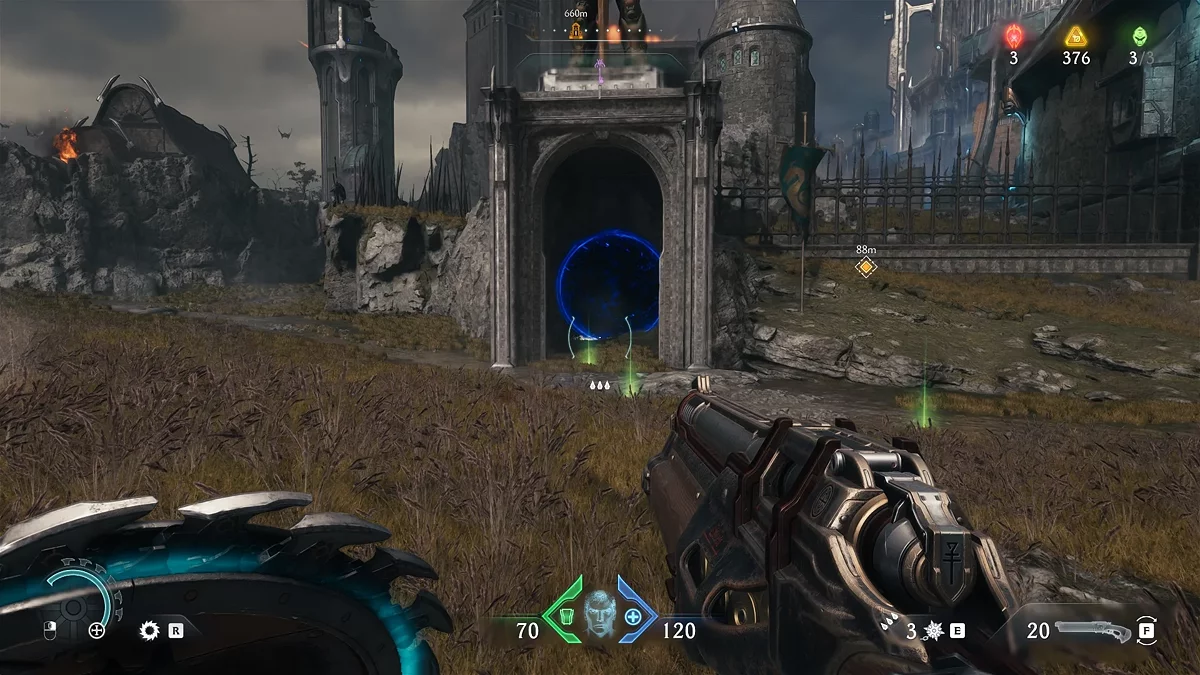Click the yellow triangular gold icon
This screenshot has width=1200, height=675.
point(1076,37)
